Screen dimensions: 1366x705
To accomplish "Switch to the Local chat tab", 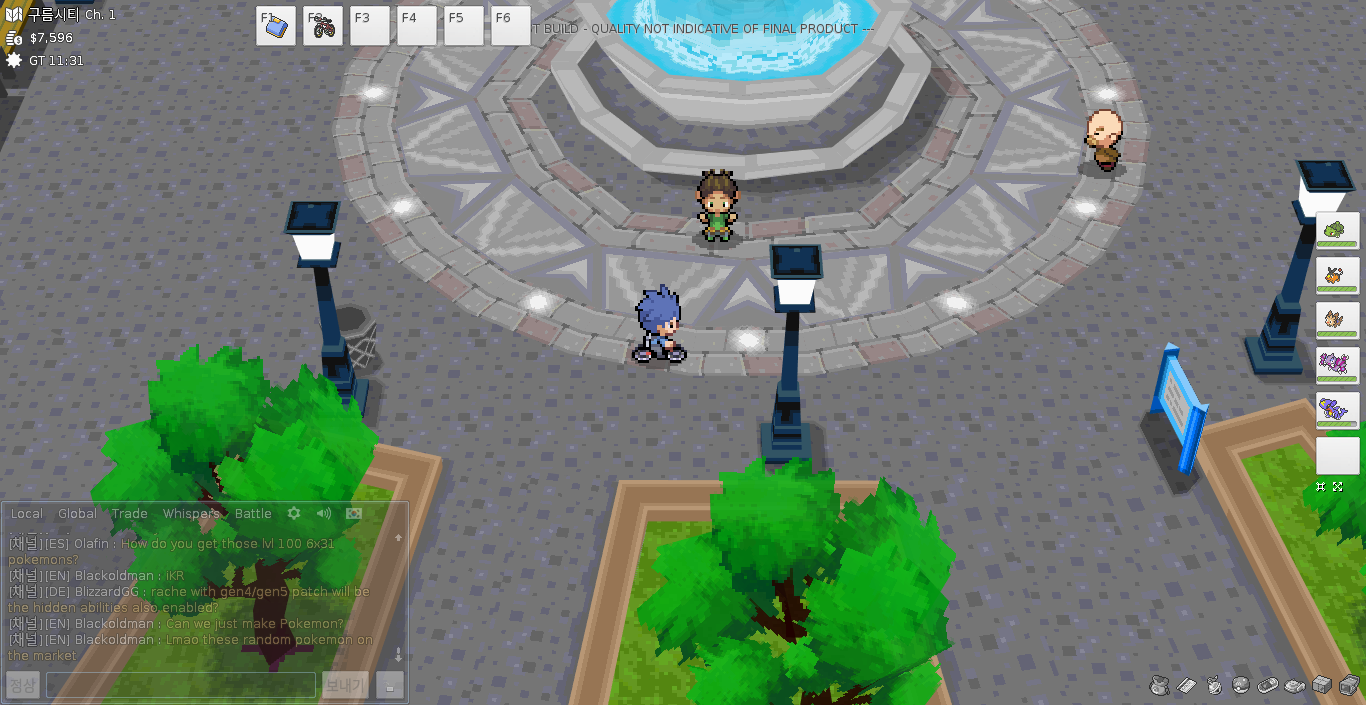I will click(27, 514).
